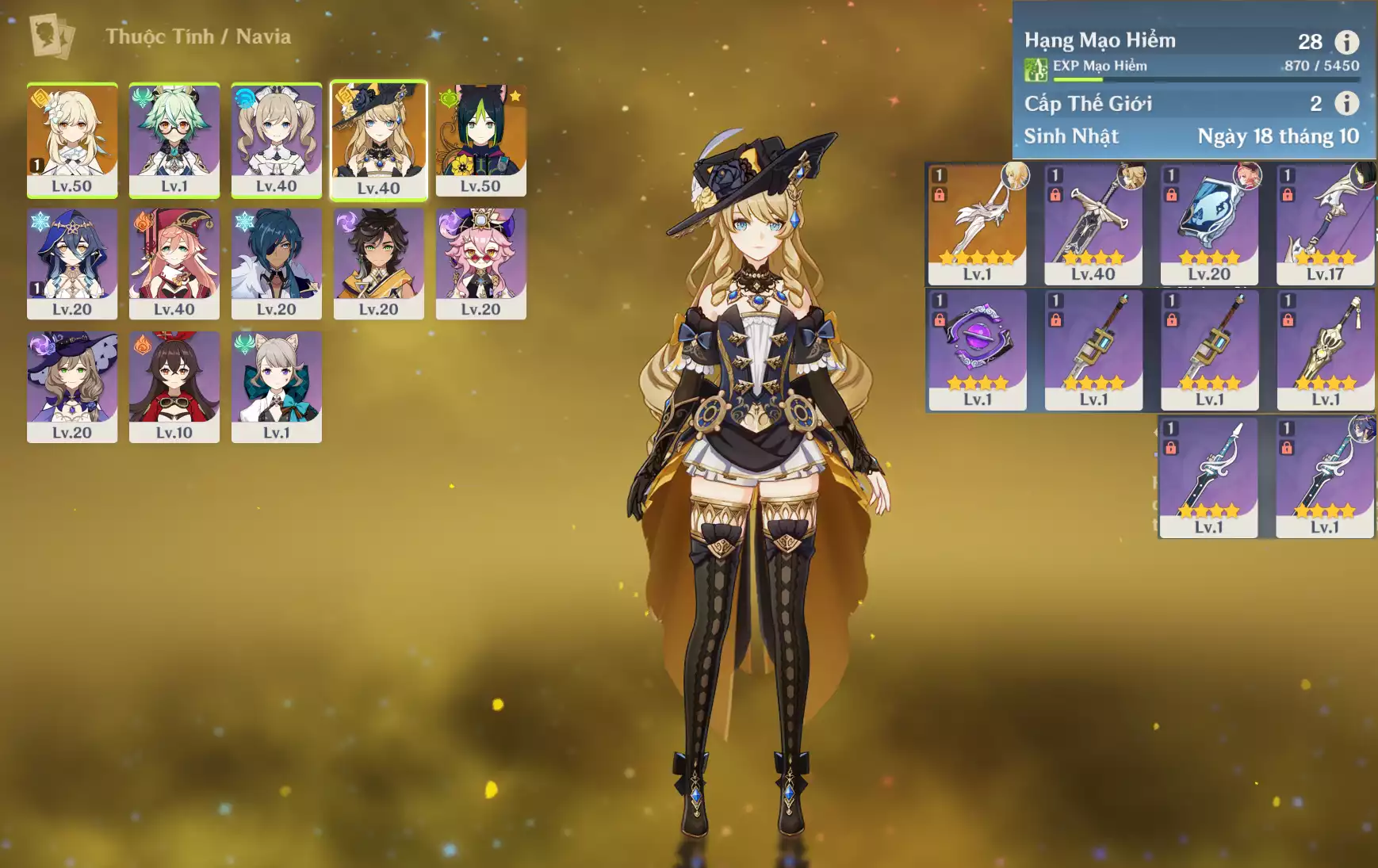The image size is (1378, 868).
Task: Pick the pink-haired Dori portrait
Action: click(480, 263)
